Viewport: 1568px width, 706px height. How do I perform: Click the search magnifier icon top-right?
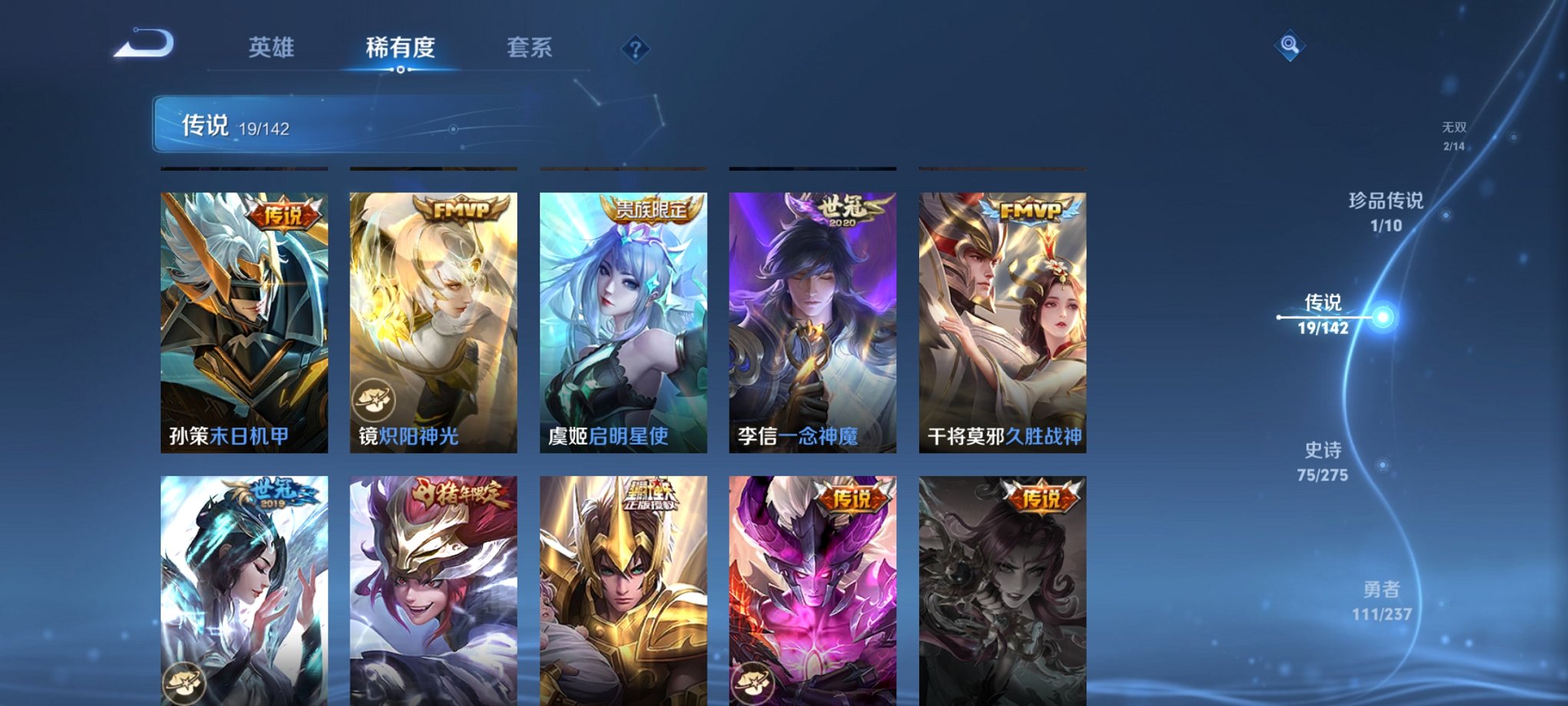[x=1291, y=44]
